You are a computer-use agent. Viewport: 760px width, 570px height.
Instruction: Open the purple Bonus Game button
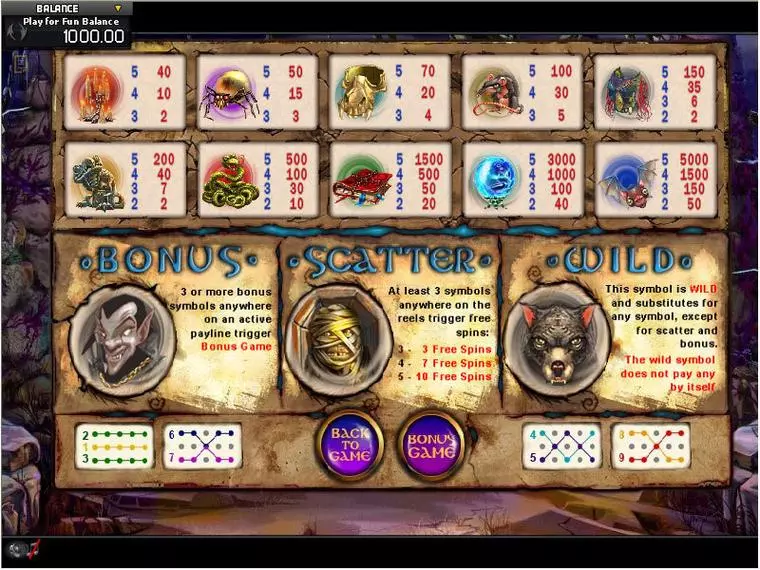coord(432,445)
